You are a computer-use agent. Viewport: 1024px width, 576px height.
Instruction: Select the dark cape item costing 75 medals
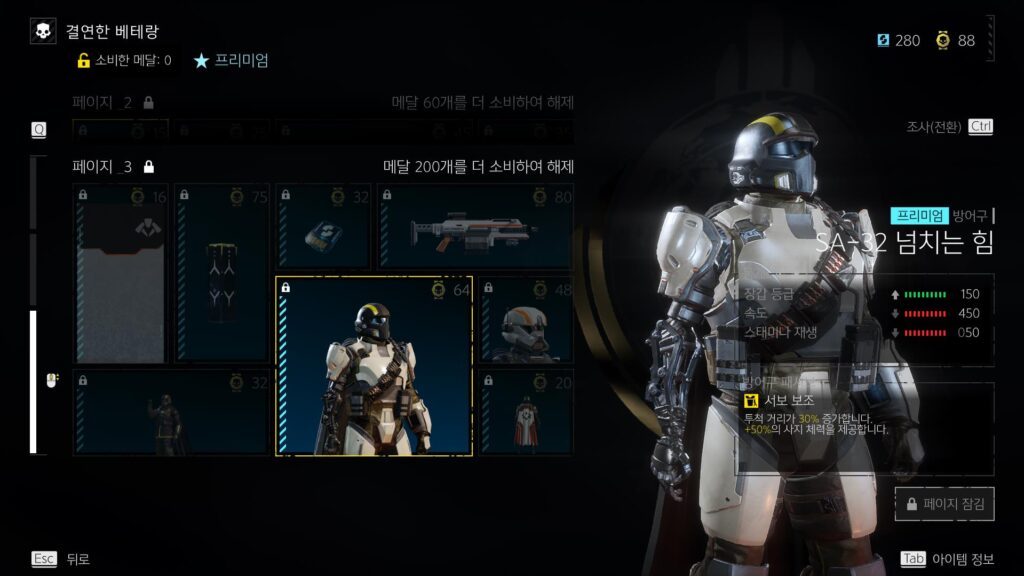pyautogui.click(x=221, y=272)
